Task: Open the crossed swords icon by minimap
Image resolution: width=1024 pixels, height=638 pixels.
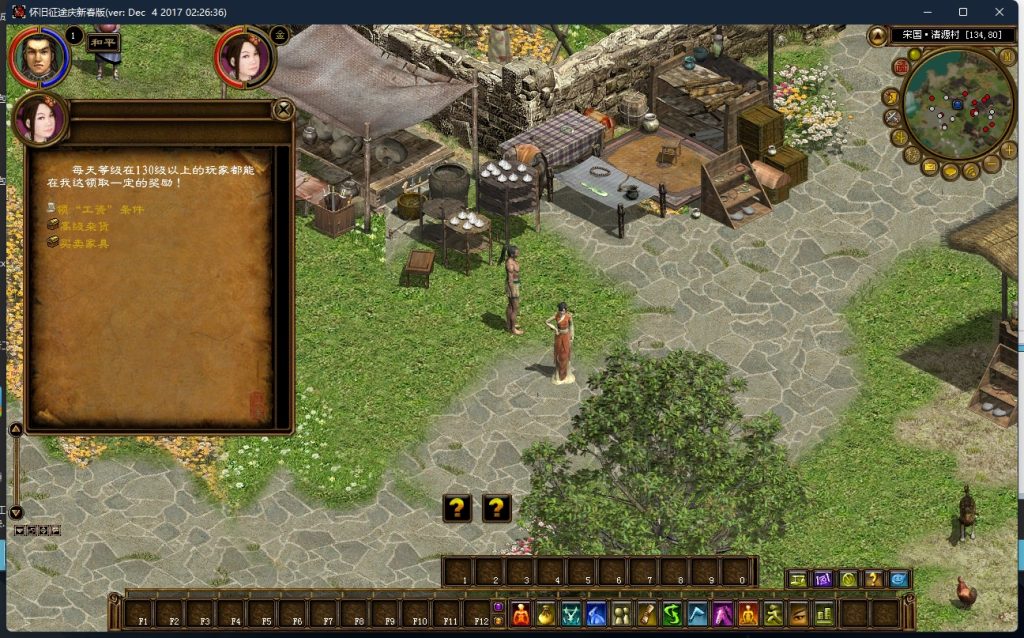Action: pyautogui.click(x=892, y=118)
